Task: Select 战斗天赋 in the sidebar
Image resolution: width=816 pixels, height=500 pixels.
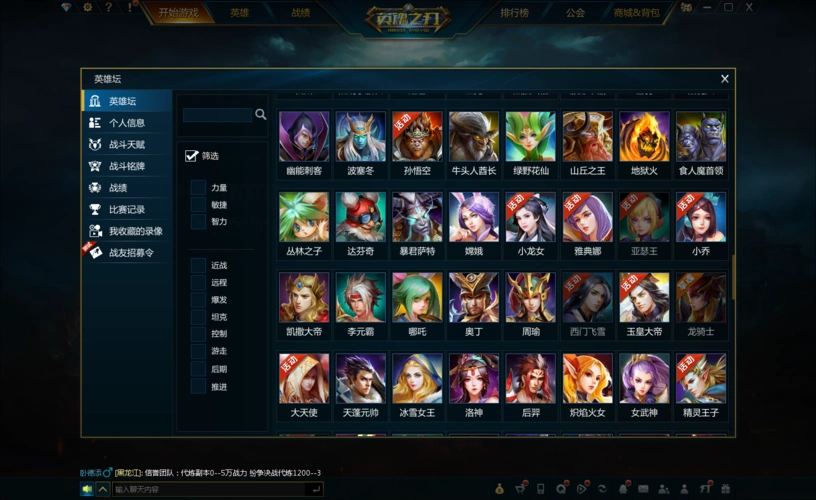Action: [x=126, y=145]
